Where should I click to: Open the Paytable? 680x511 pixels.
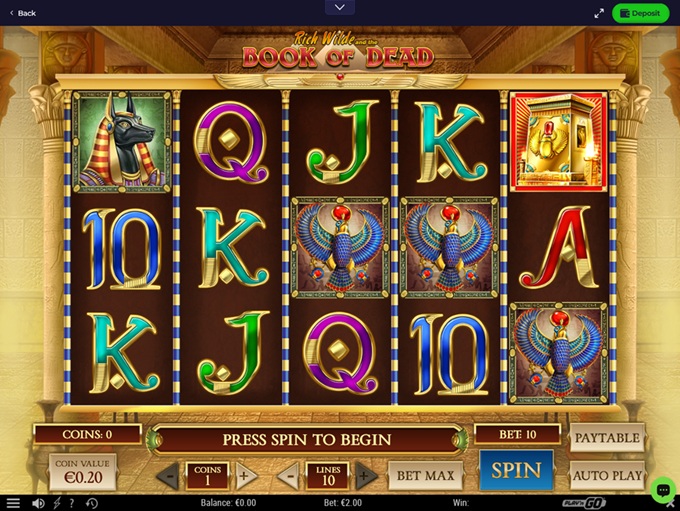(x=607, y=438)
